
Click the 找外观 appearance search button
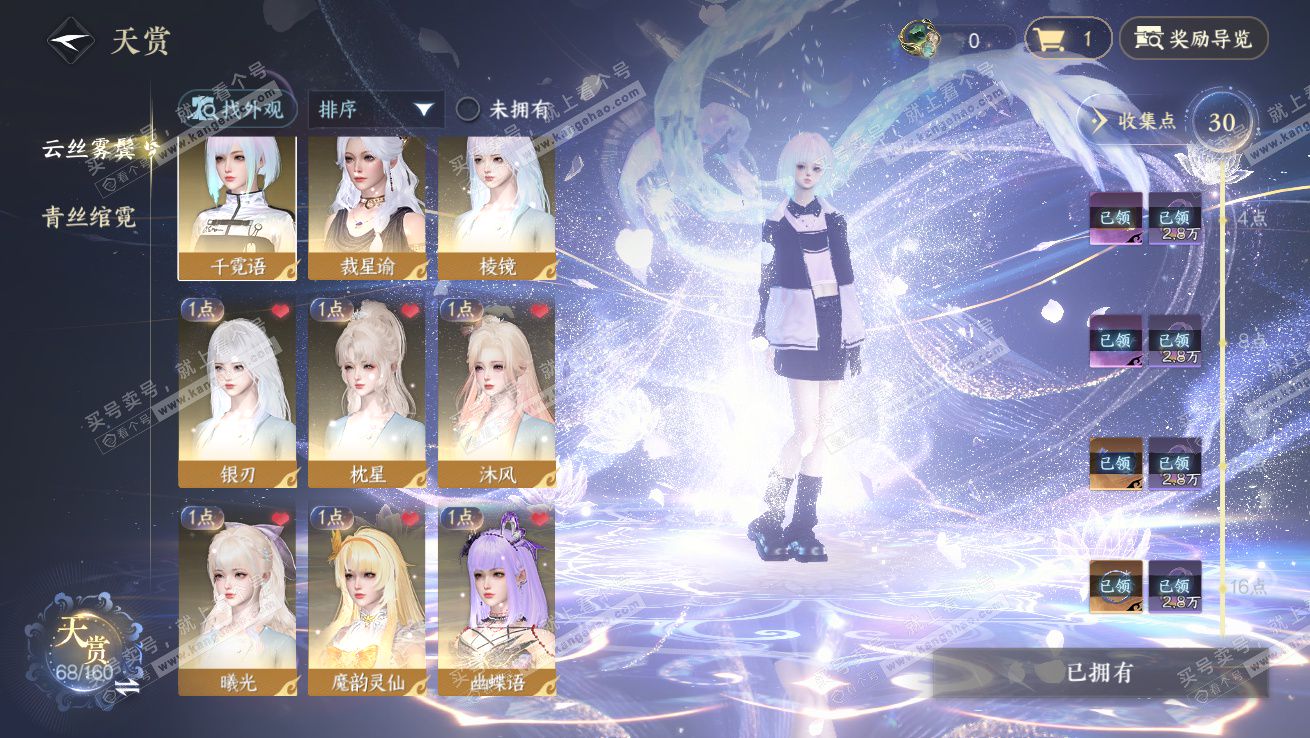232,109
